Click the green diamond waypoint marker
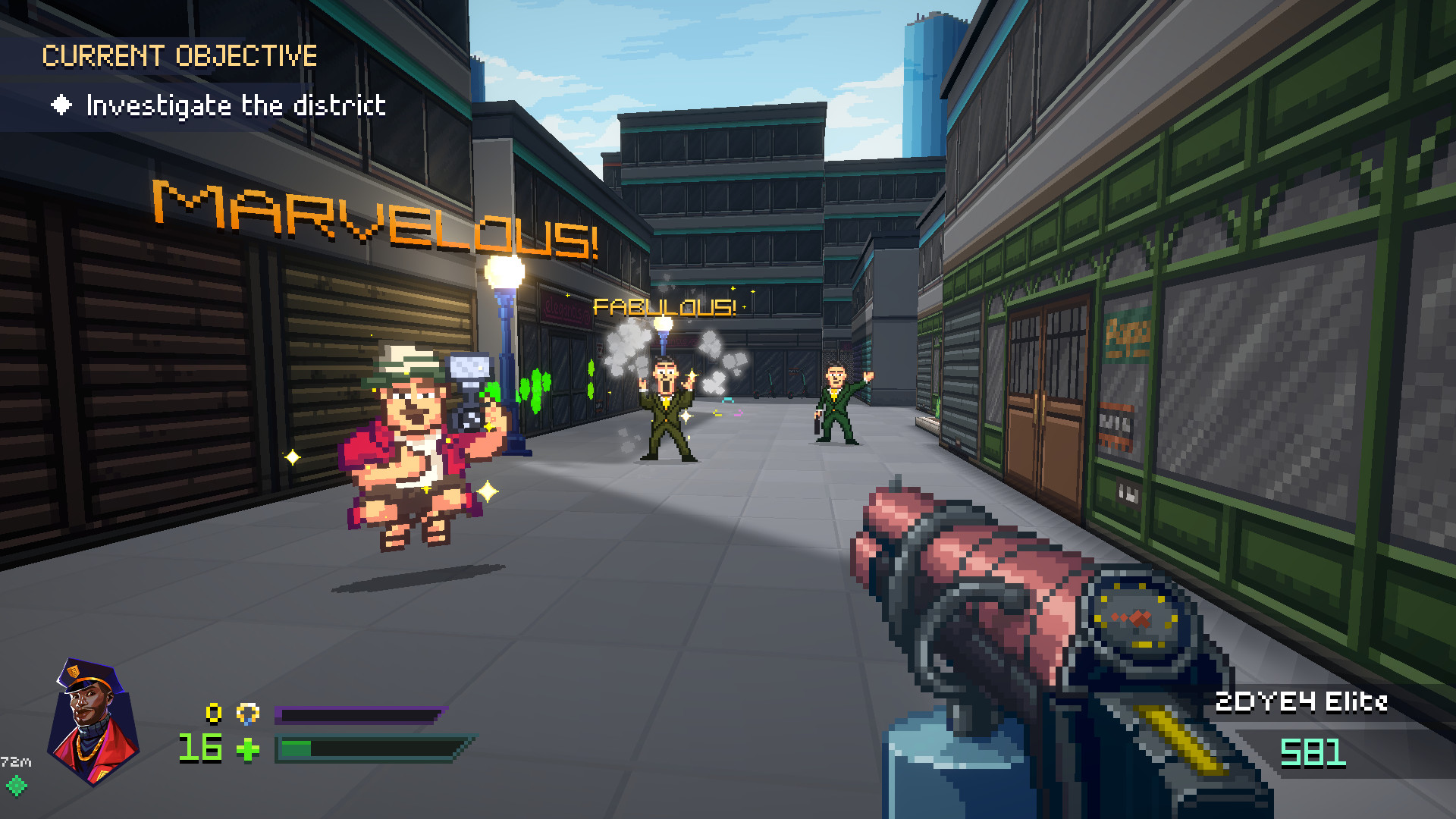 pyautogui.click(x=17, y=786)
